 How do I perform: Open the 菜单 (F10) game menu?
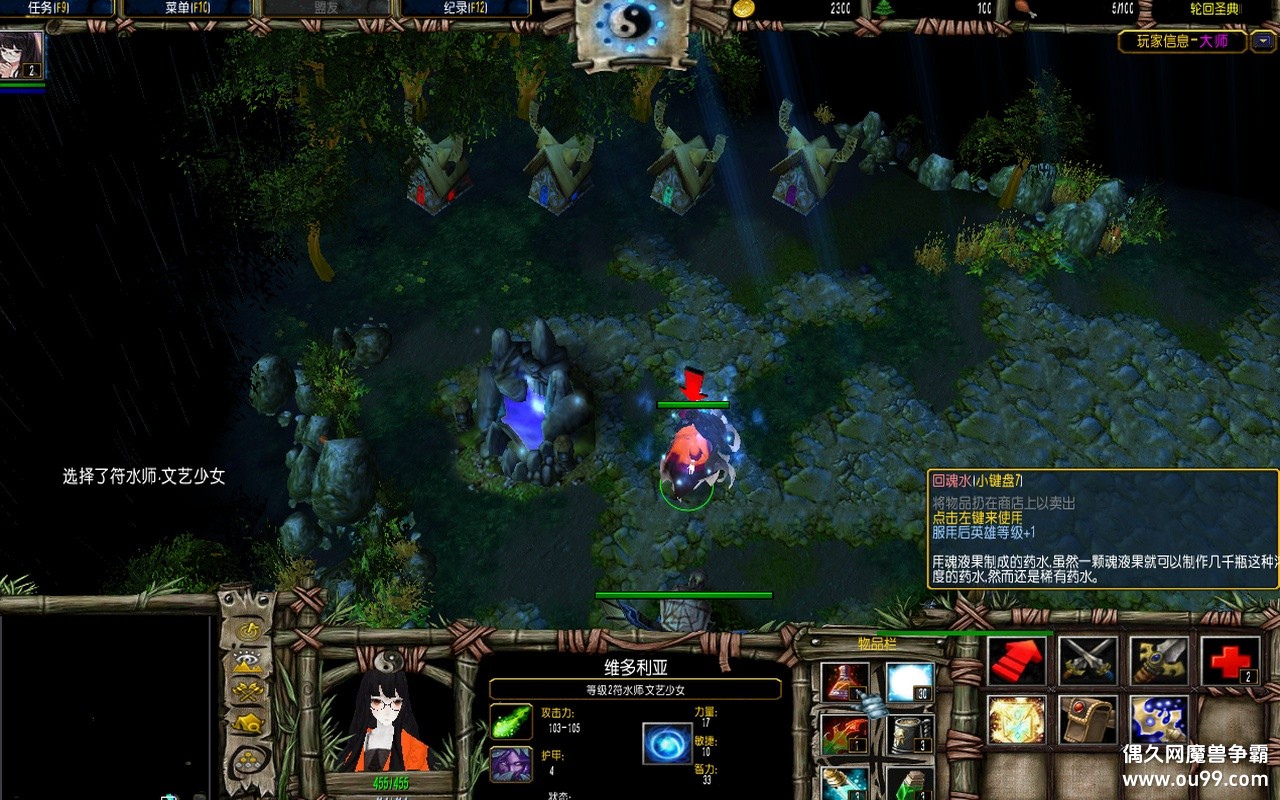tap(186, 8)
